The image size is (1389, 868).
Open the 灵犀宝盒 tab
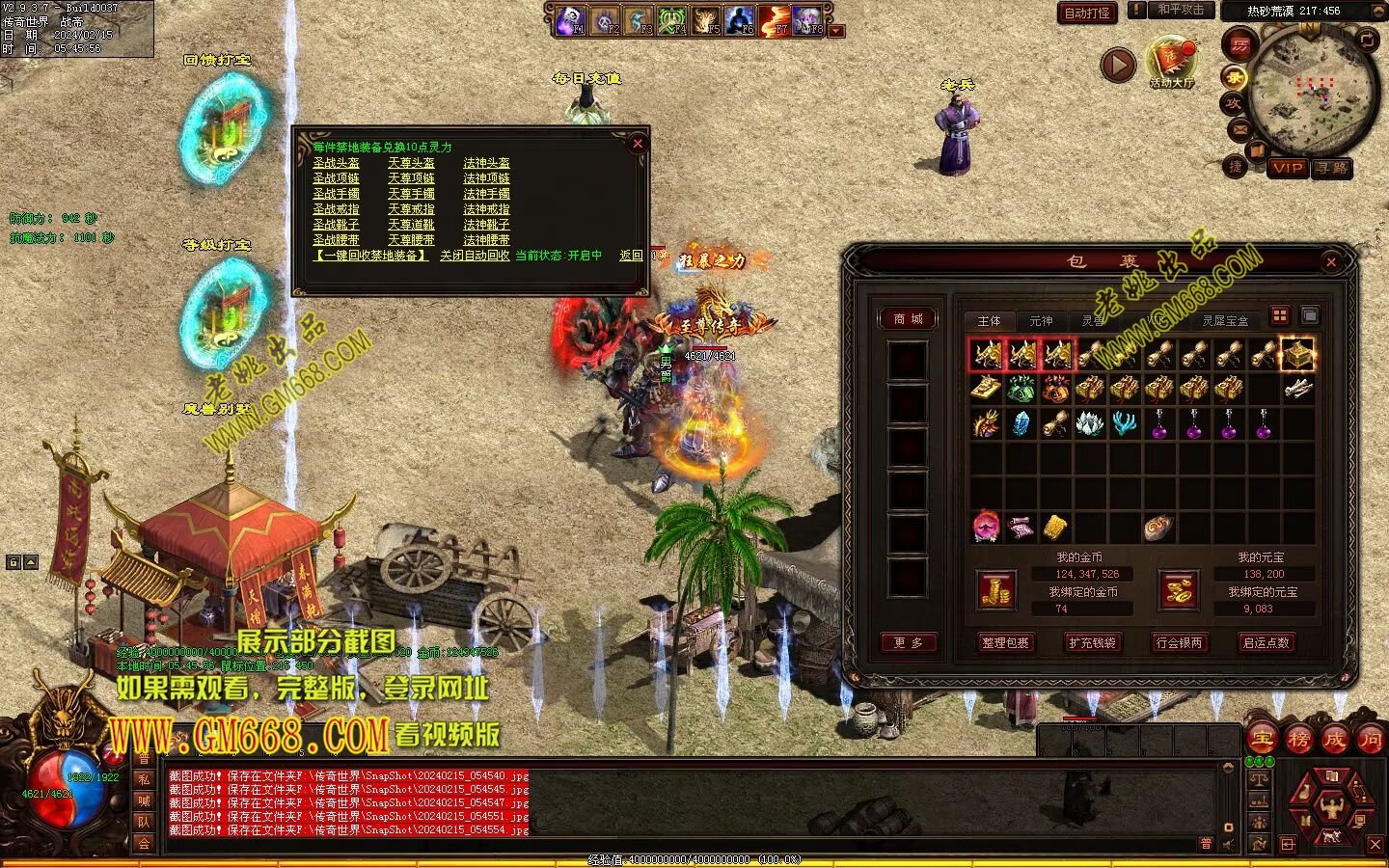[x=1225, y=320]
